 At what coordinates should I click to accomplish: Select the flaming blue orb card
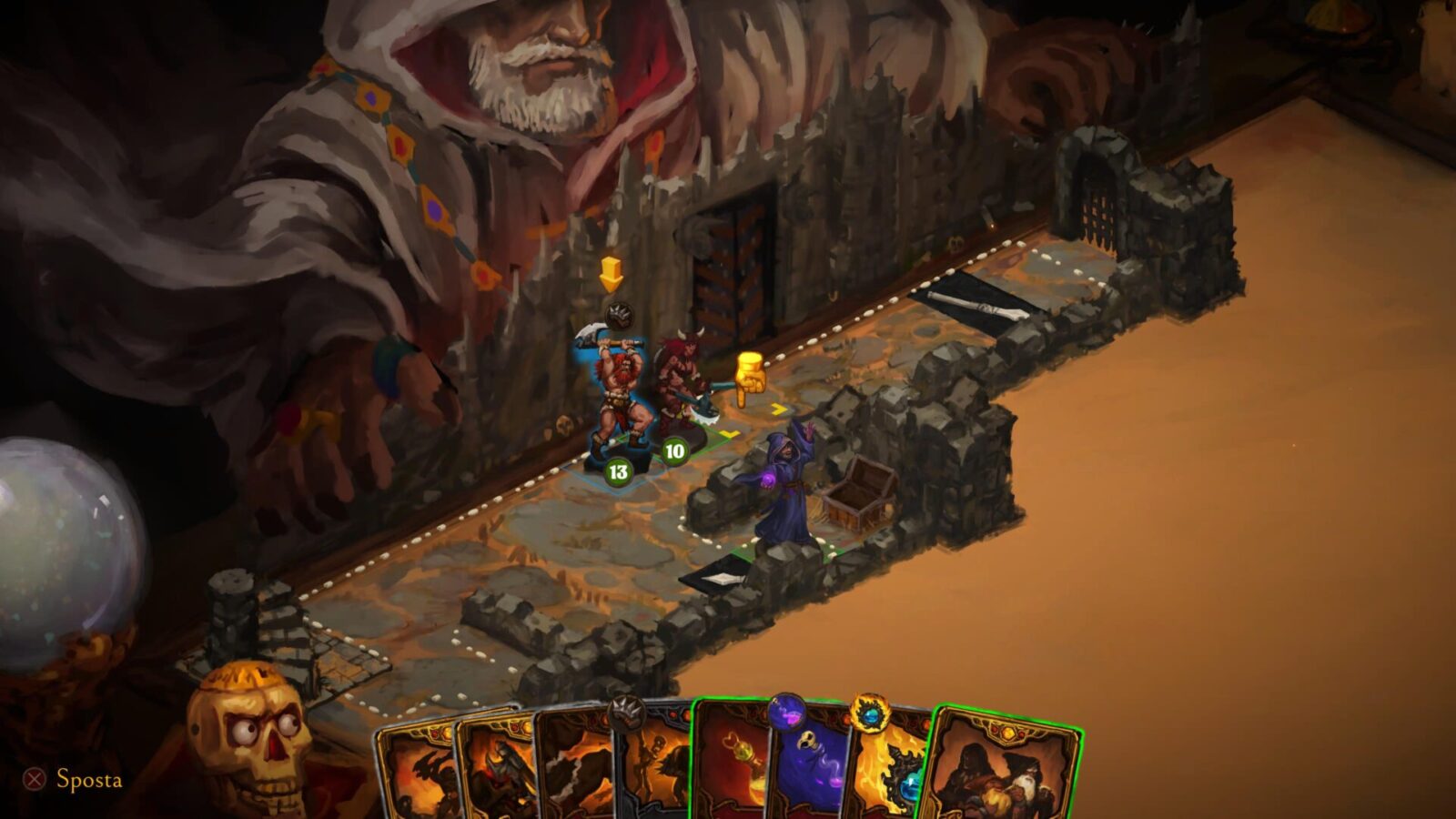click(892, 769)
